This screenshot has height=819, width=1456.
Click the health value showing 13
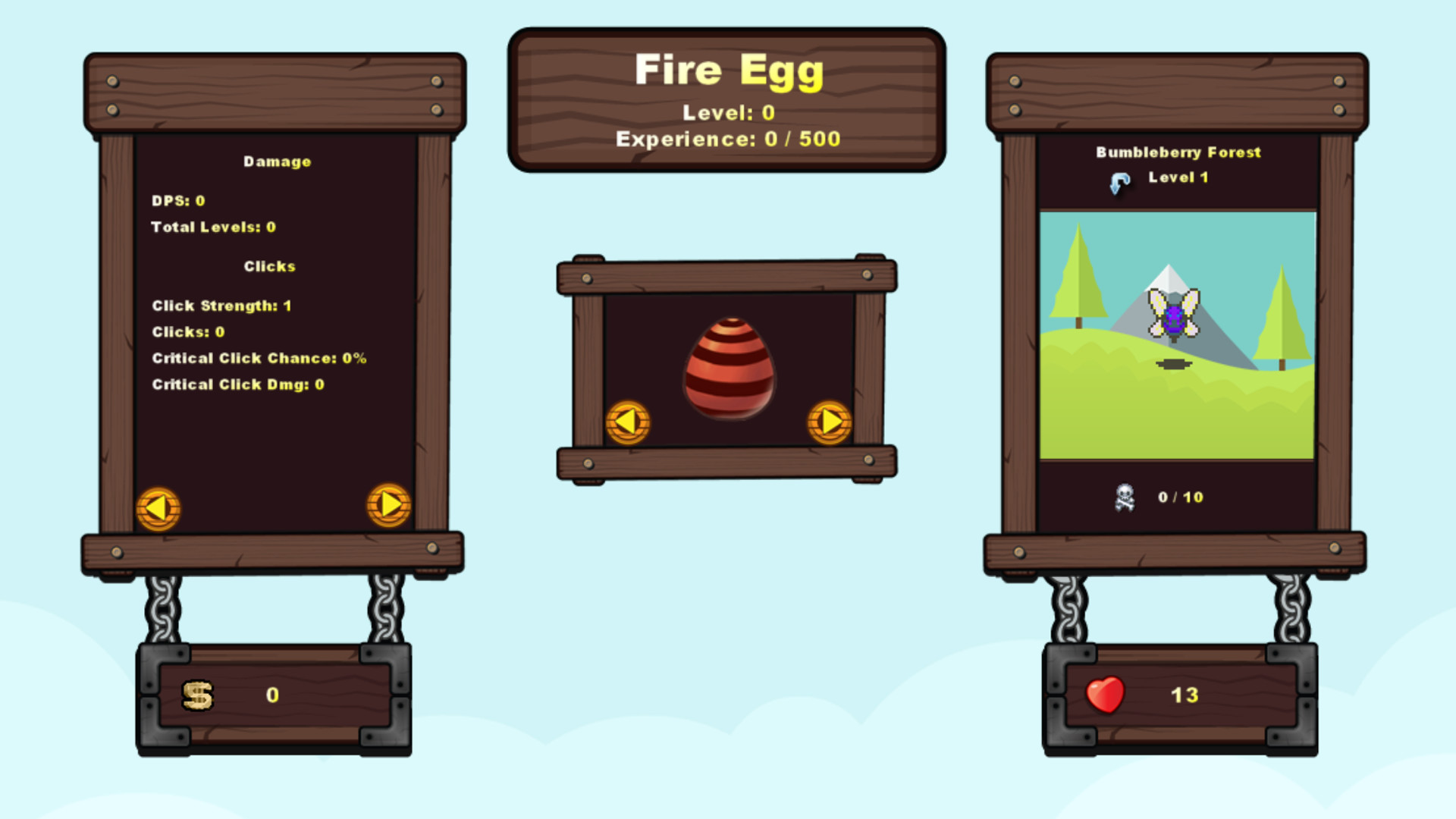1186,694
